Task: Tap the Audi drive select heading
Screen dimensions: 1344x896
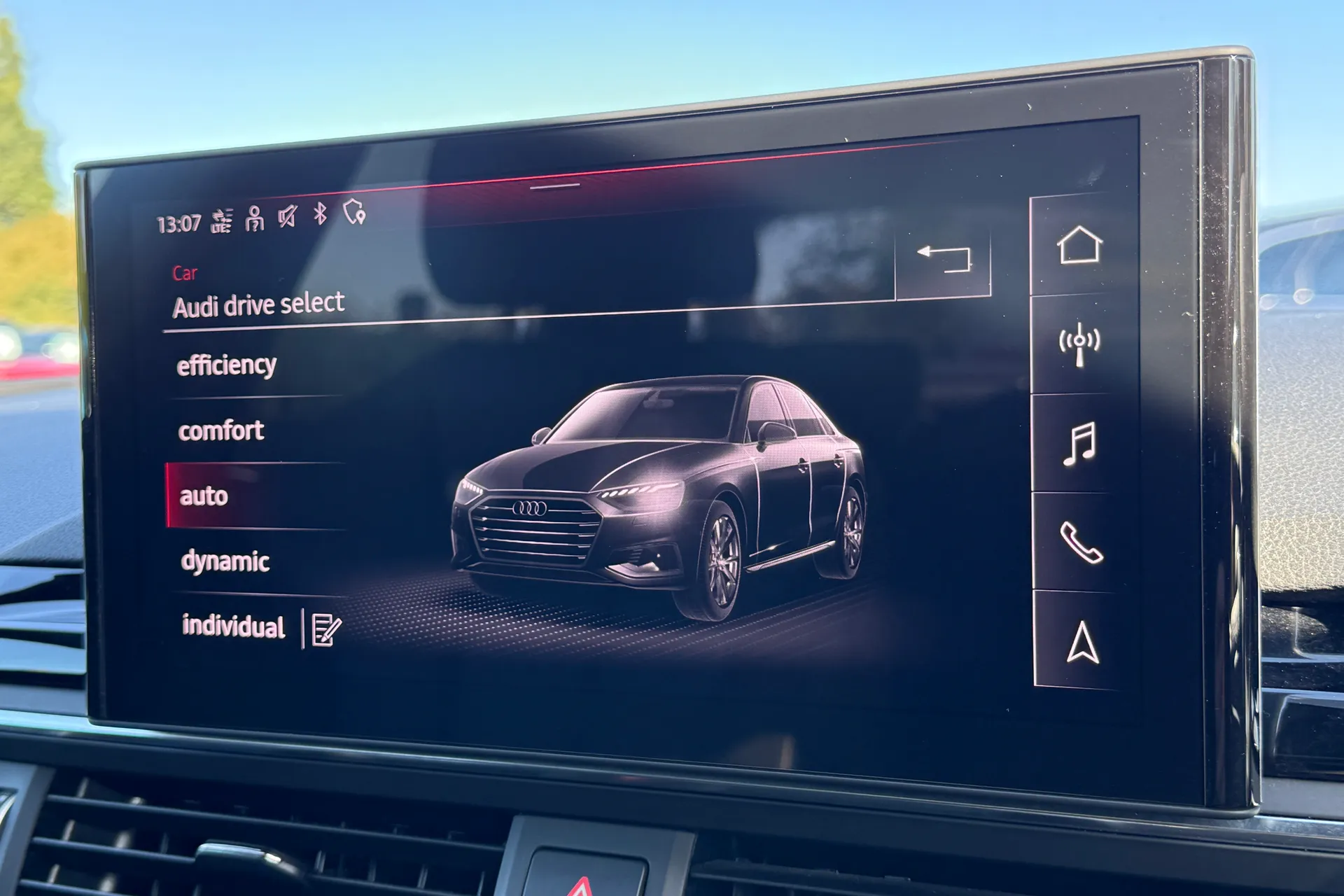Action: 259,304
